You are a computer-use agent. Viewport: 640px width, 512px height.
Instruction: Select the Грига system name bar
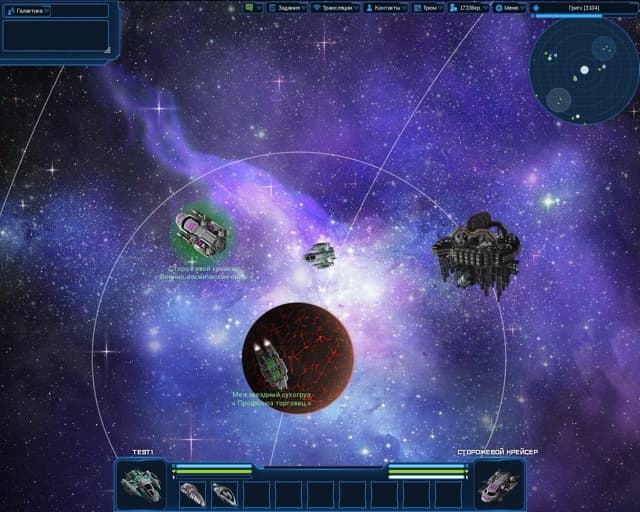point(584,7)
